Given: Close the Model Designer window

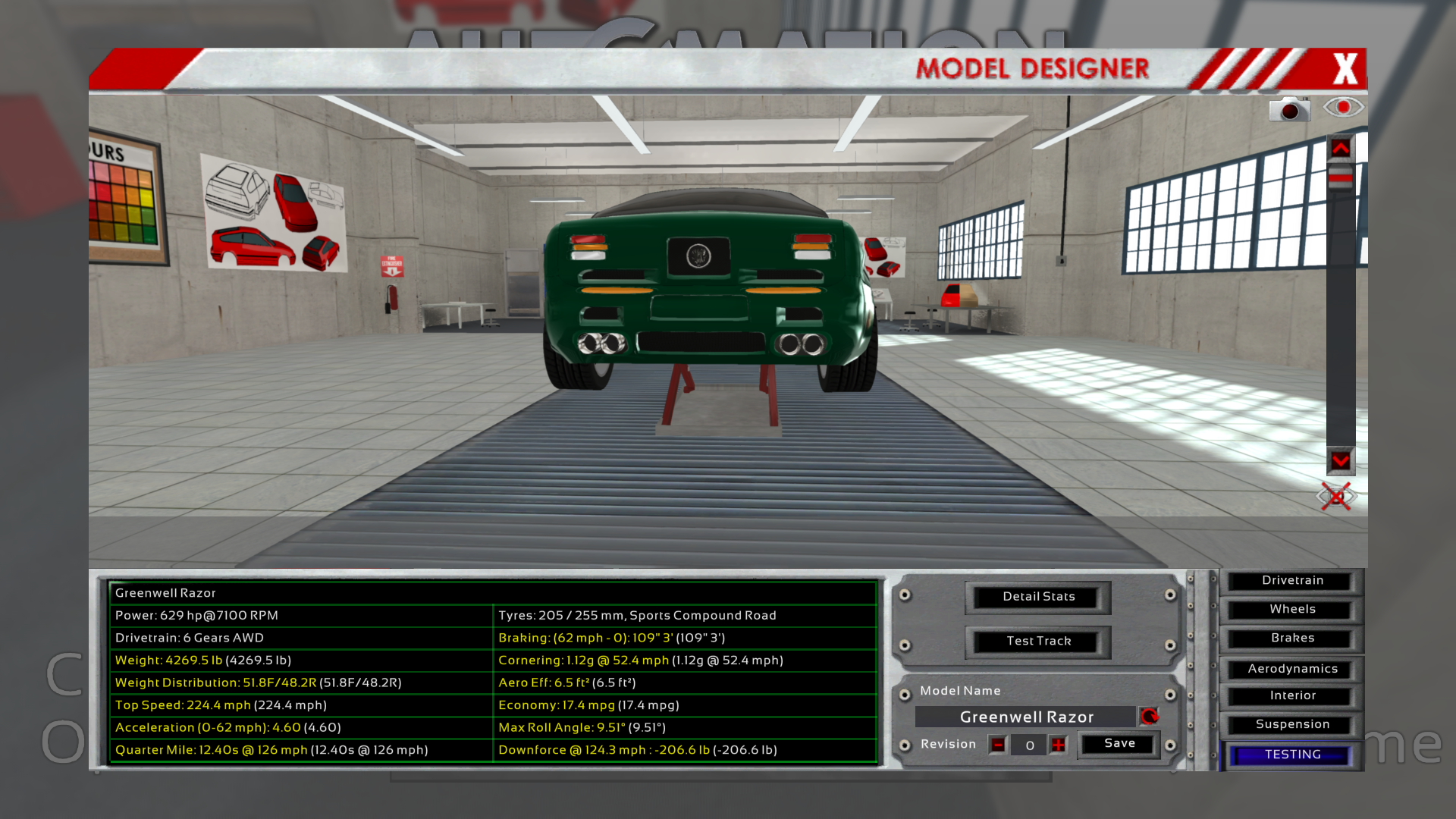Looking at the screenshot, I should pos(1345,69).
